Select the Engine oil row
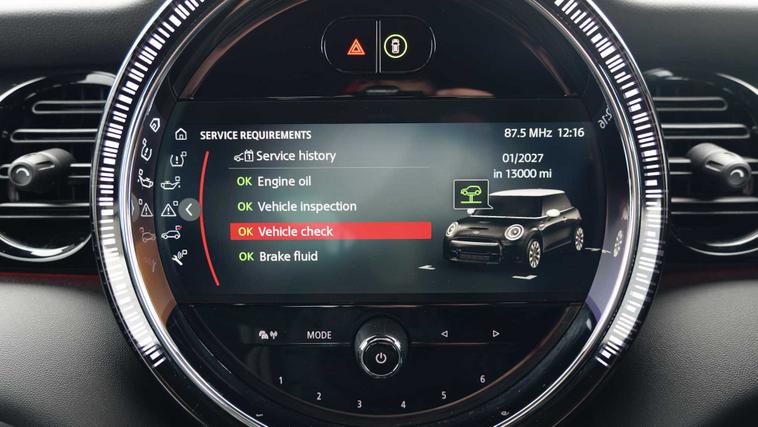Image resolution: width=758 pixels, height=427 pixels. pos(284,182)
